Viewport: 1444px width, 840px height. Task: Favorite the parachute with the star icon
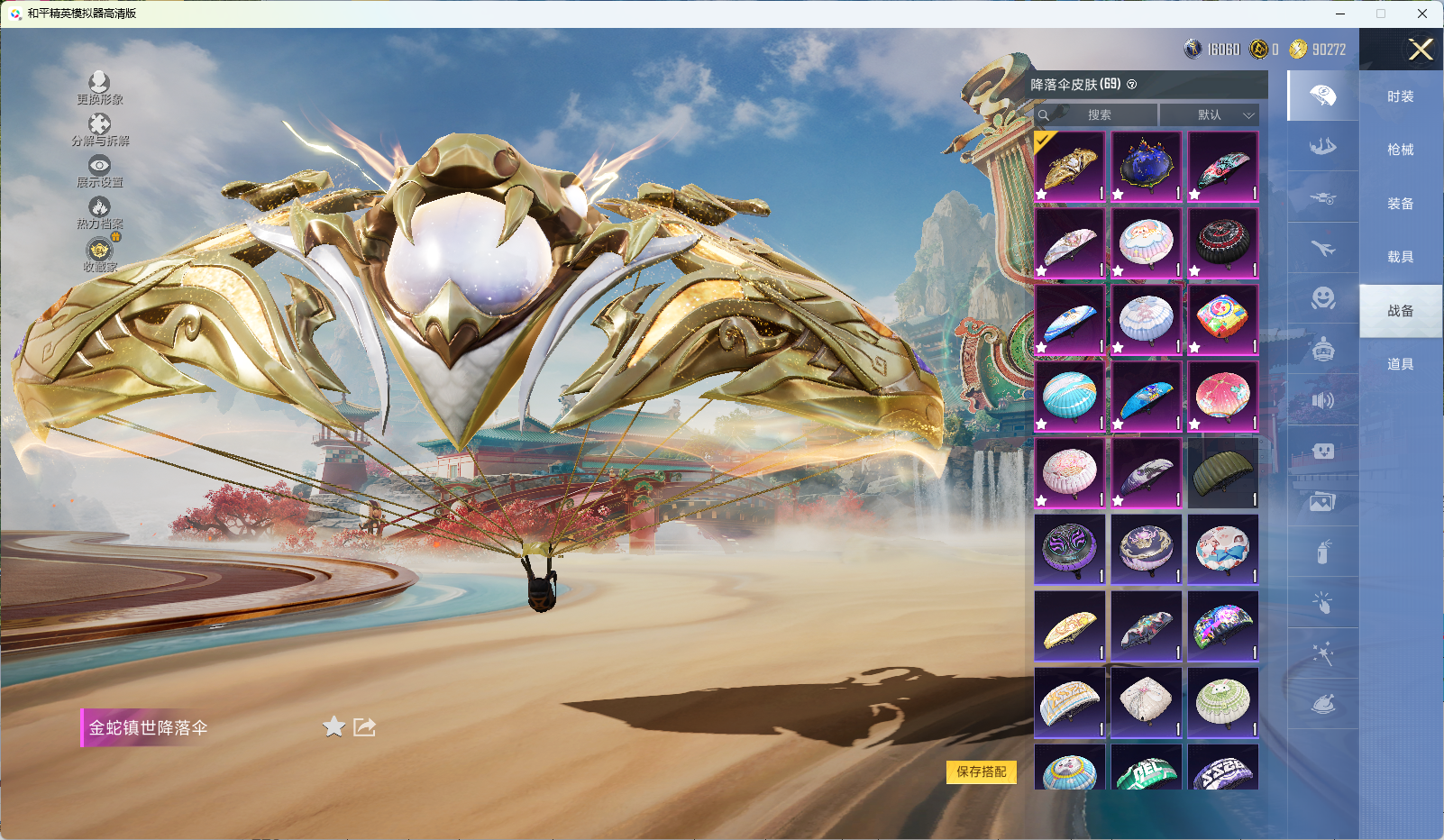[x=334, y=726]
